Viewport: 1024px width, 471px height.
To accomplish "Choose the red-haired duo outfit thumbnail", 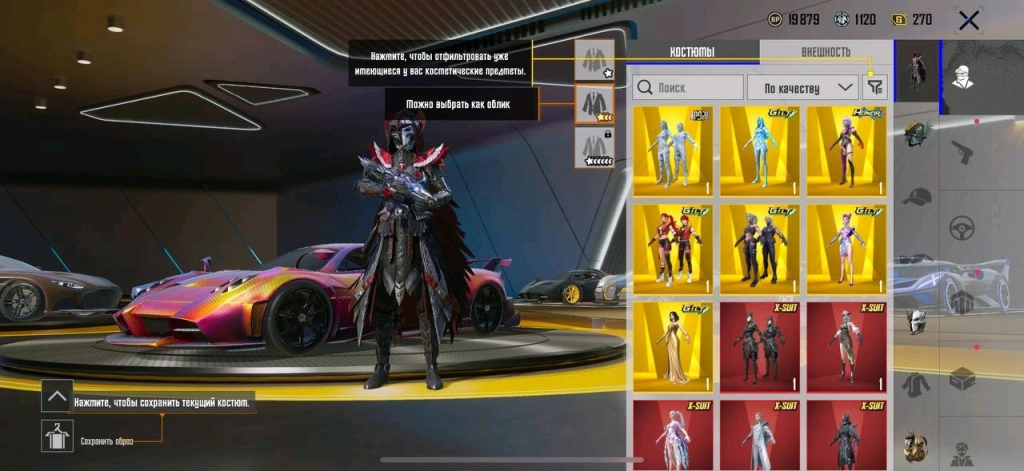I will pyautogui.click(x=672, y=248).
